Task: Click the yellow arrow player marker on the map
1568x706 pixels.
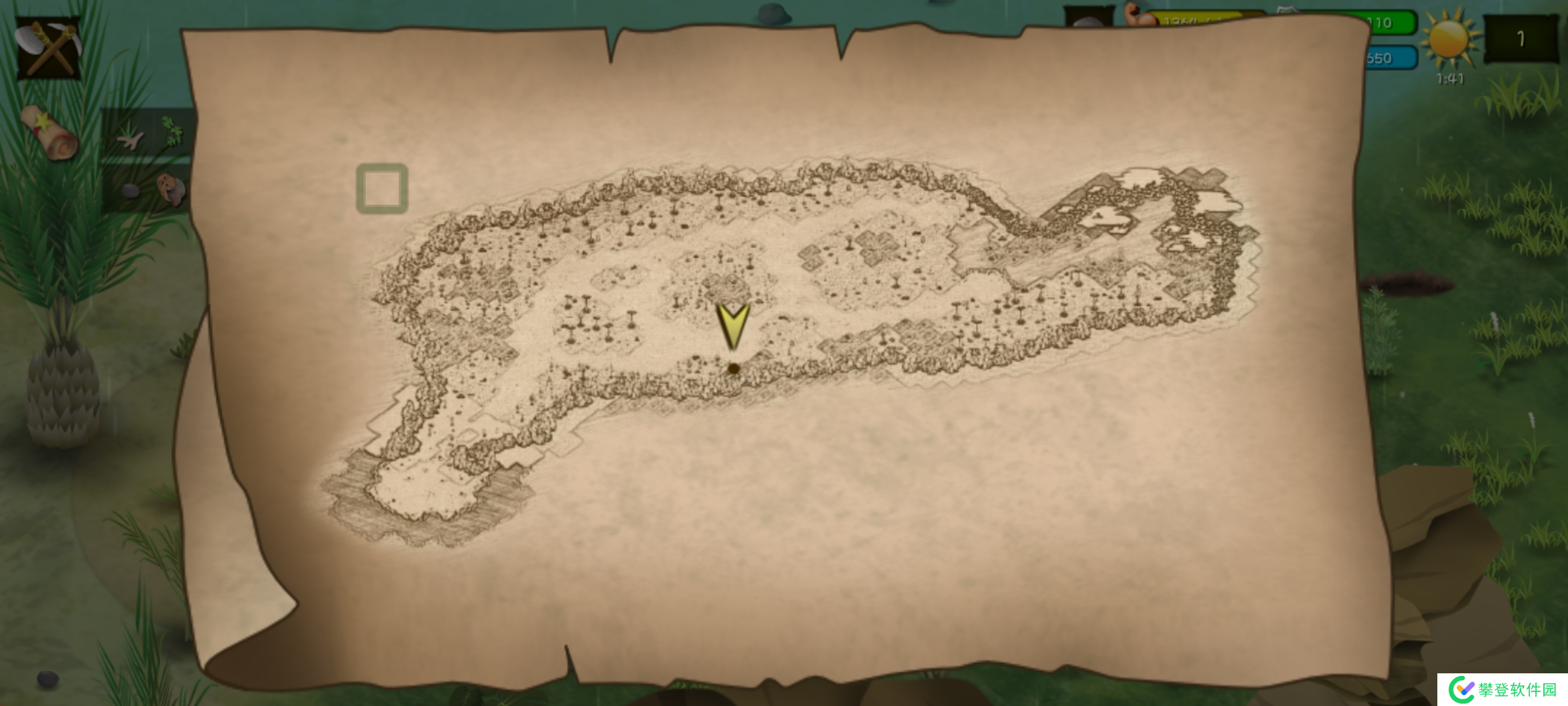Action: (x=732, y=325)
